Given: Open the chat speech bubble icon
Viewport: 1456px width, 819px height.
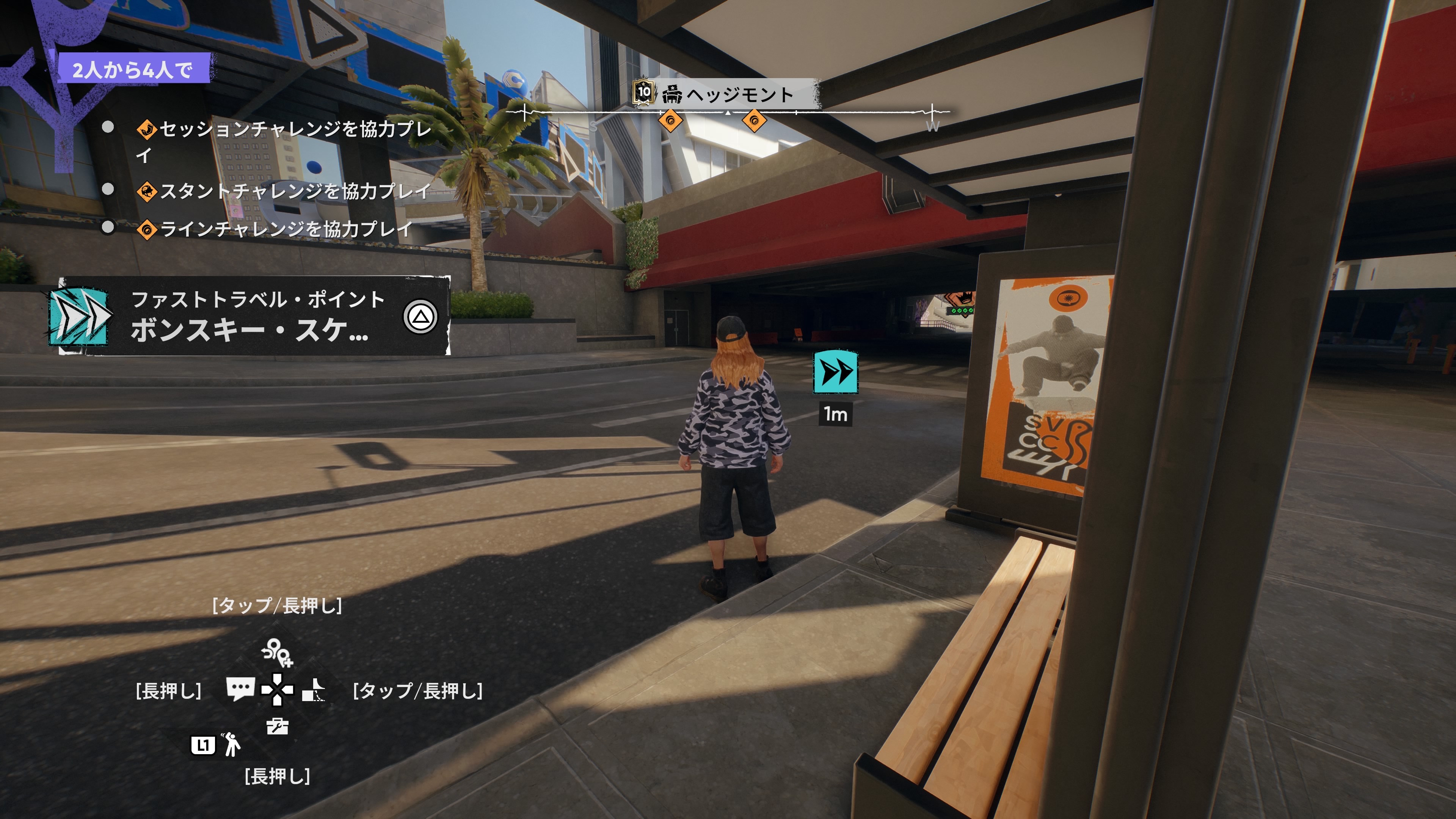Looking at the screenshot, I should click(x=240, y=689).
